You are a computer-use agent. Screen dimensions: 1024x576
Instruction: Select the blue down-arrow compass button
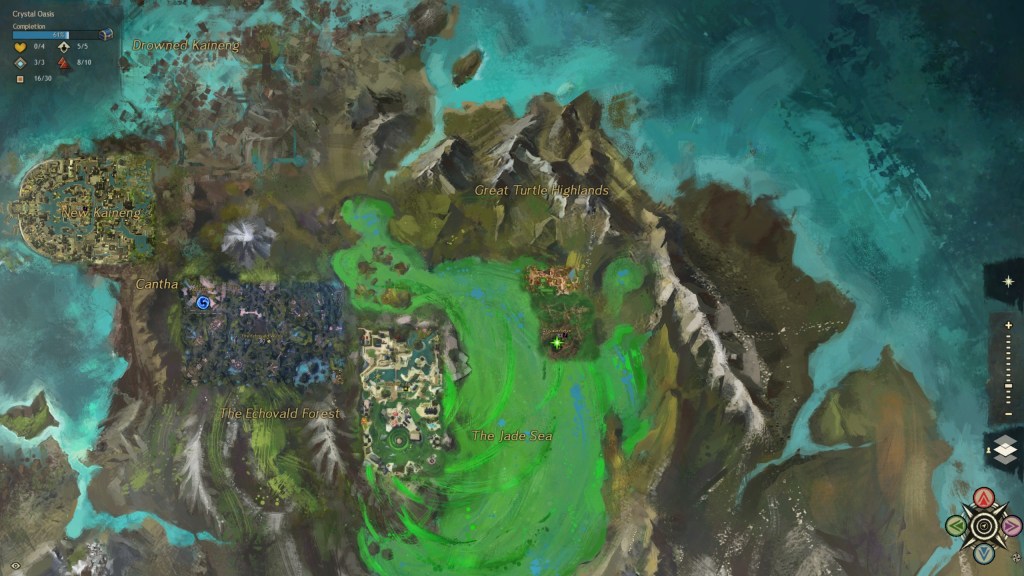coord(984,552)
